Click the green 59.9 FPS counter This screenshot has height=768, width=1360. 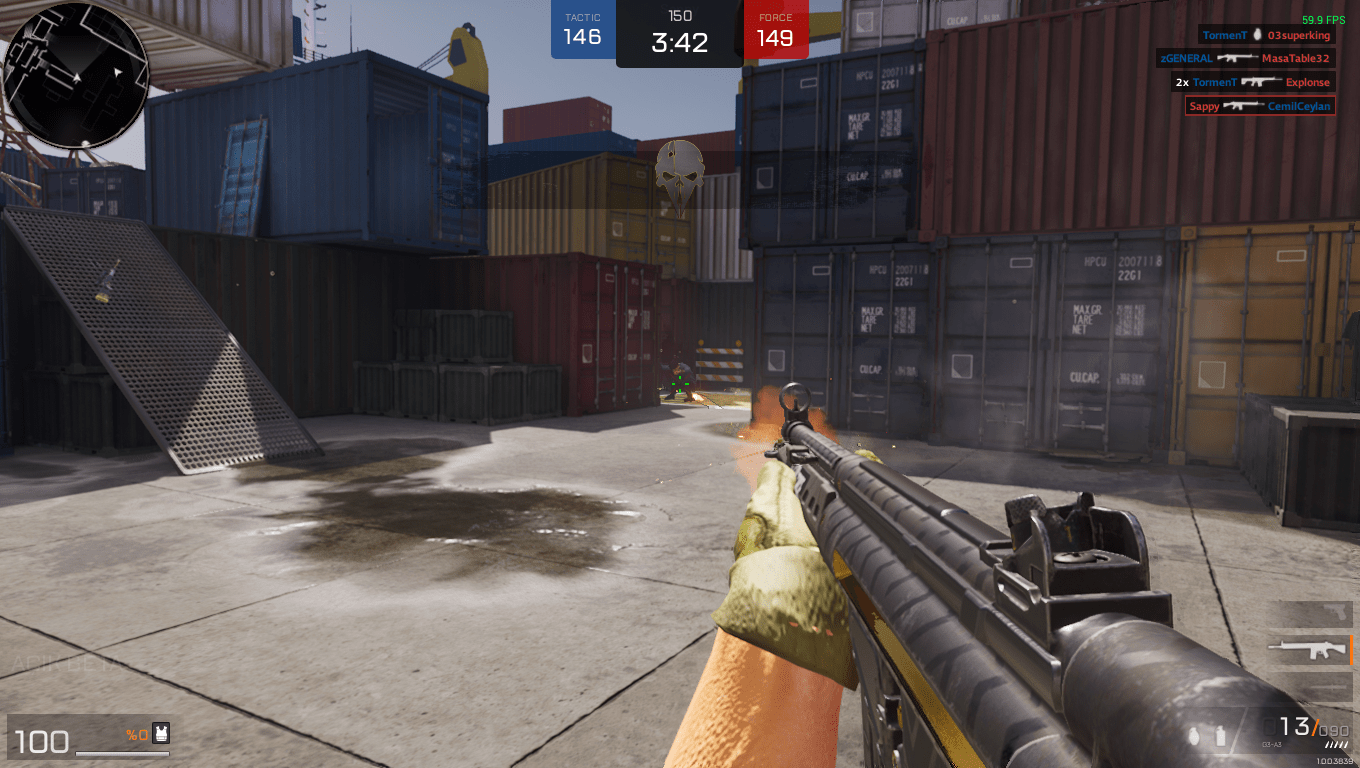pyautogui.click(x=1323, y=20)
